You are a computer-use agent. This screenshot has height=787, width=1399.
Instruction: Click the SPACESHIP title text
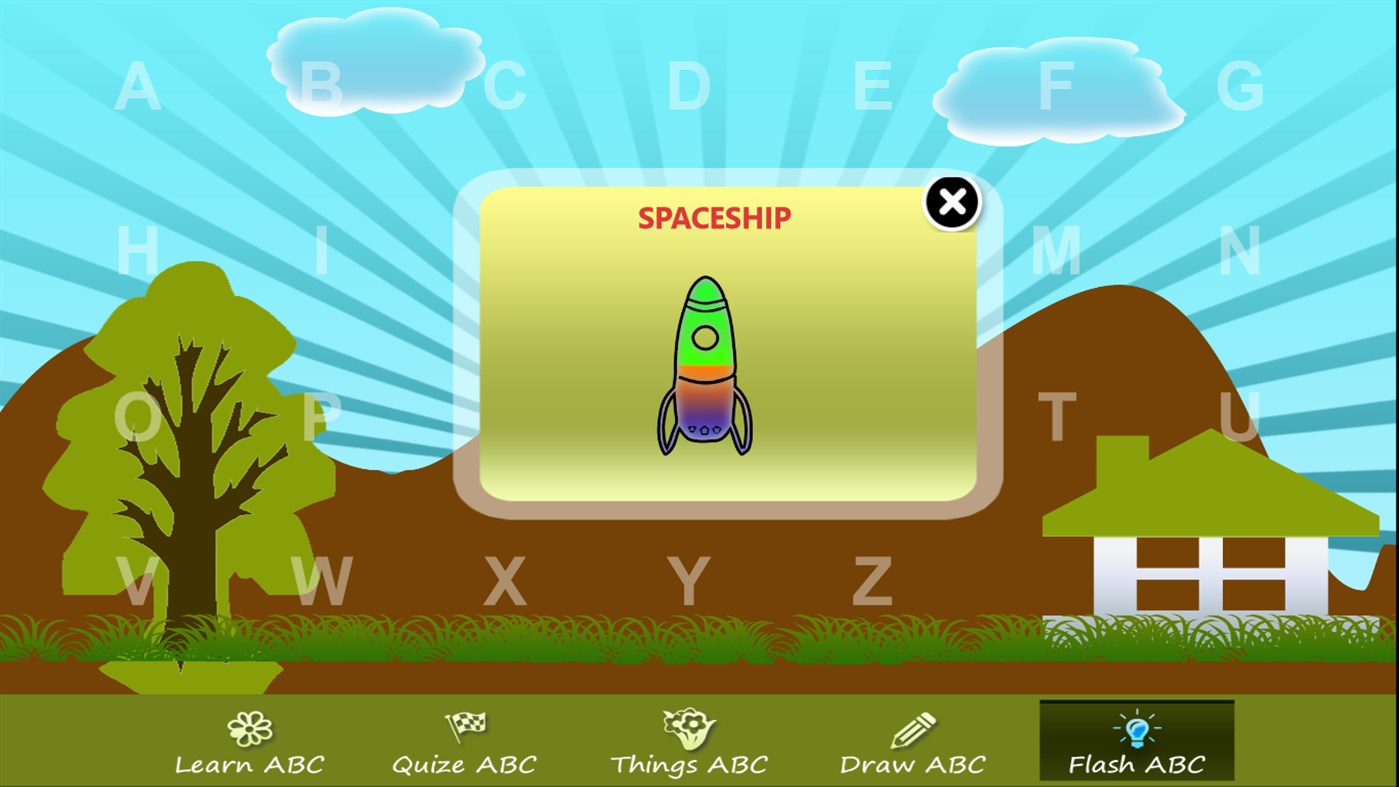[x=714, y=218]
